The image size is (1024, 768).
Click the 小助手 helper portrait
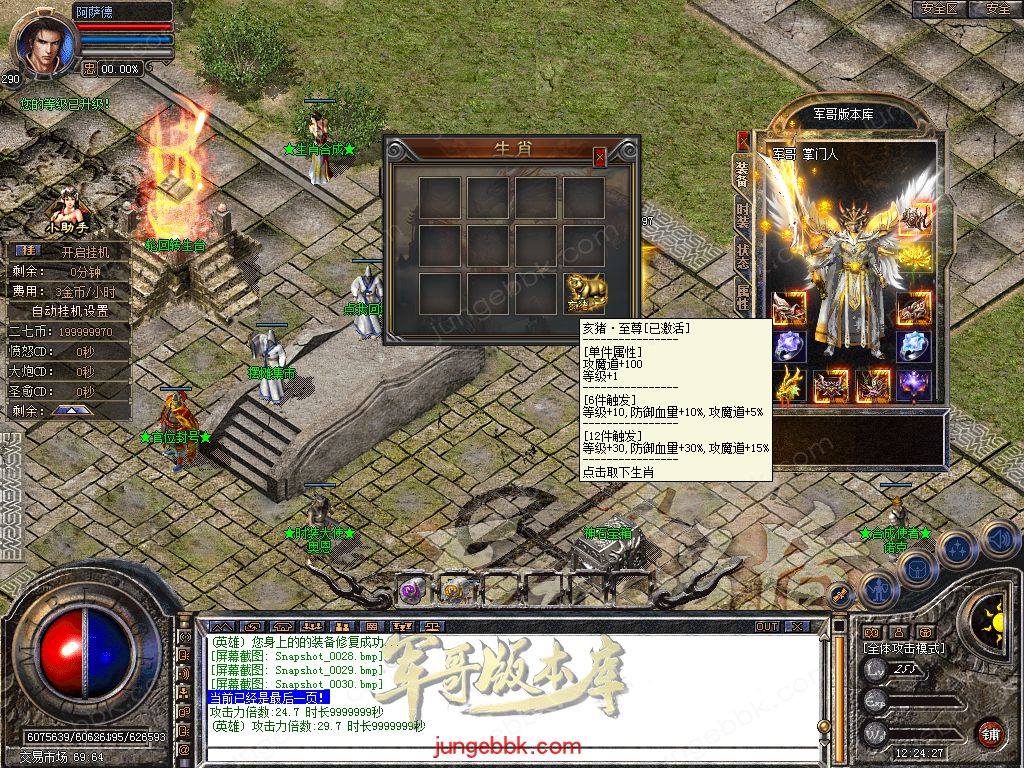pos(68,208)
